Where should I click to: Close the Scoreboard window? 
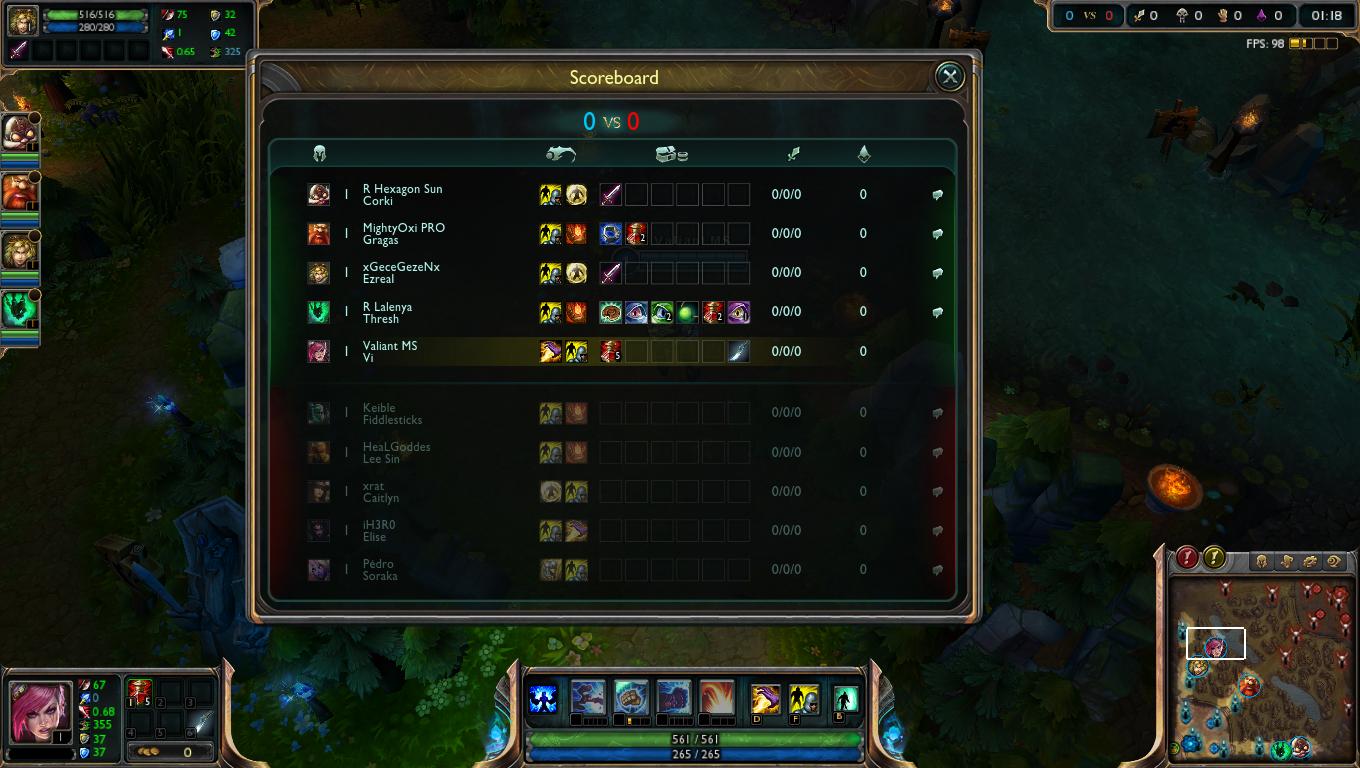point(949,76)
